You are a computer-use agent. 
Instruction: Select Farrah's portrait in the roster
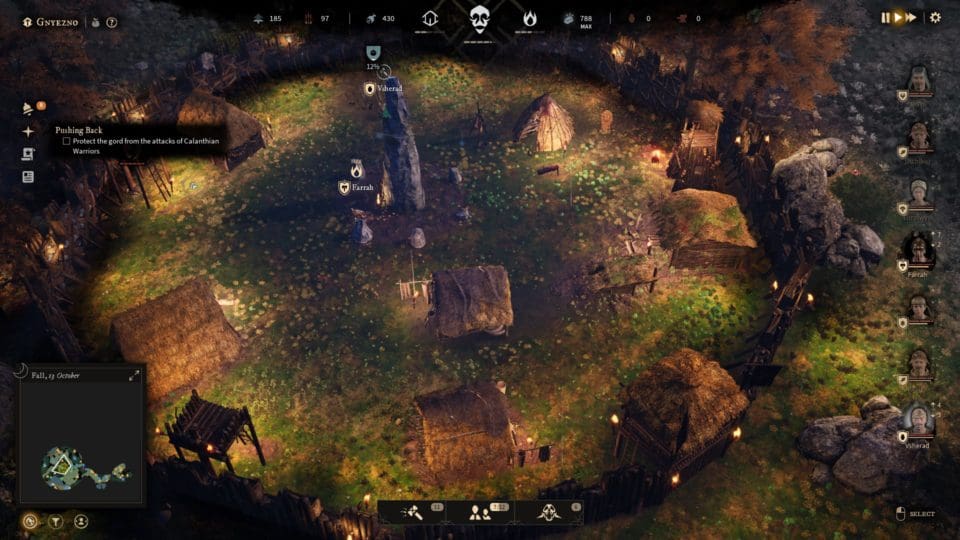(918, 250)
